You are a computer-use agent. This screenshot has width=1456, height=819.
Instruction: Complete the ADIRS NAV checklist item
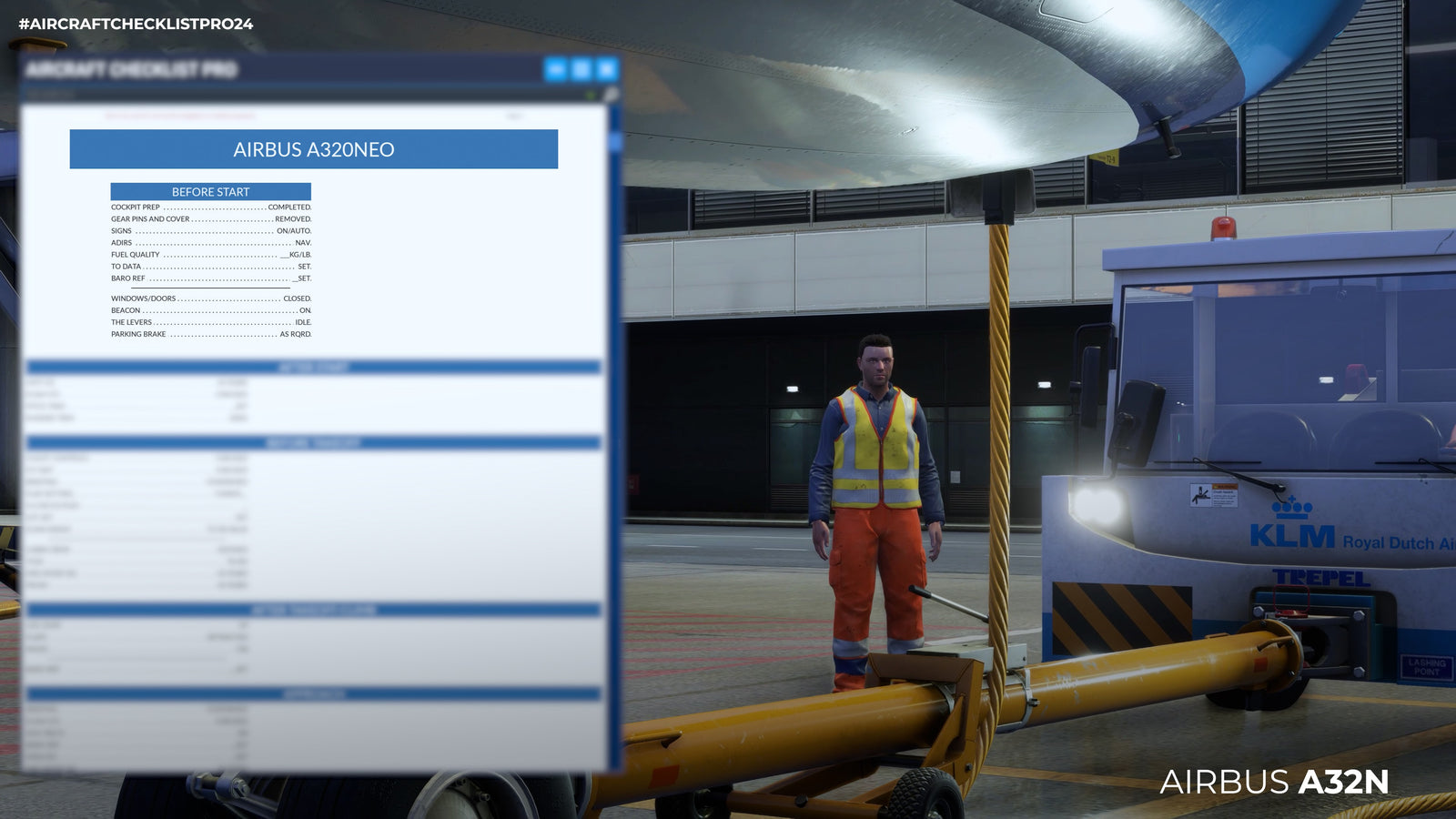tap(211, 243)
